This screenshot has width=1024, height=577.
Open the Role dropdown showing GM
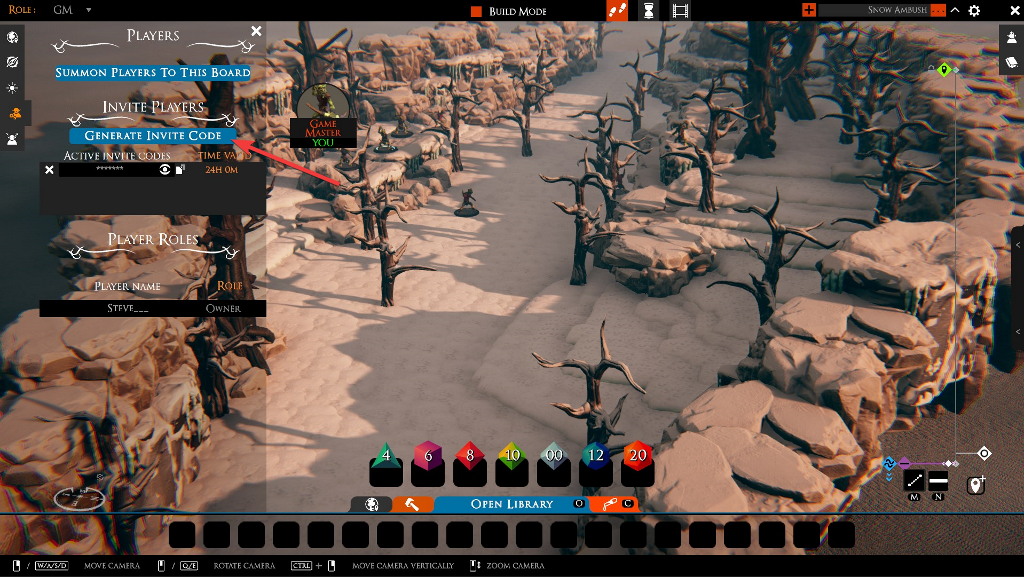coord(72,10)
